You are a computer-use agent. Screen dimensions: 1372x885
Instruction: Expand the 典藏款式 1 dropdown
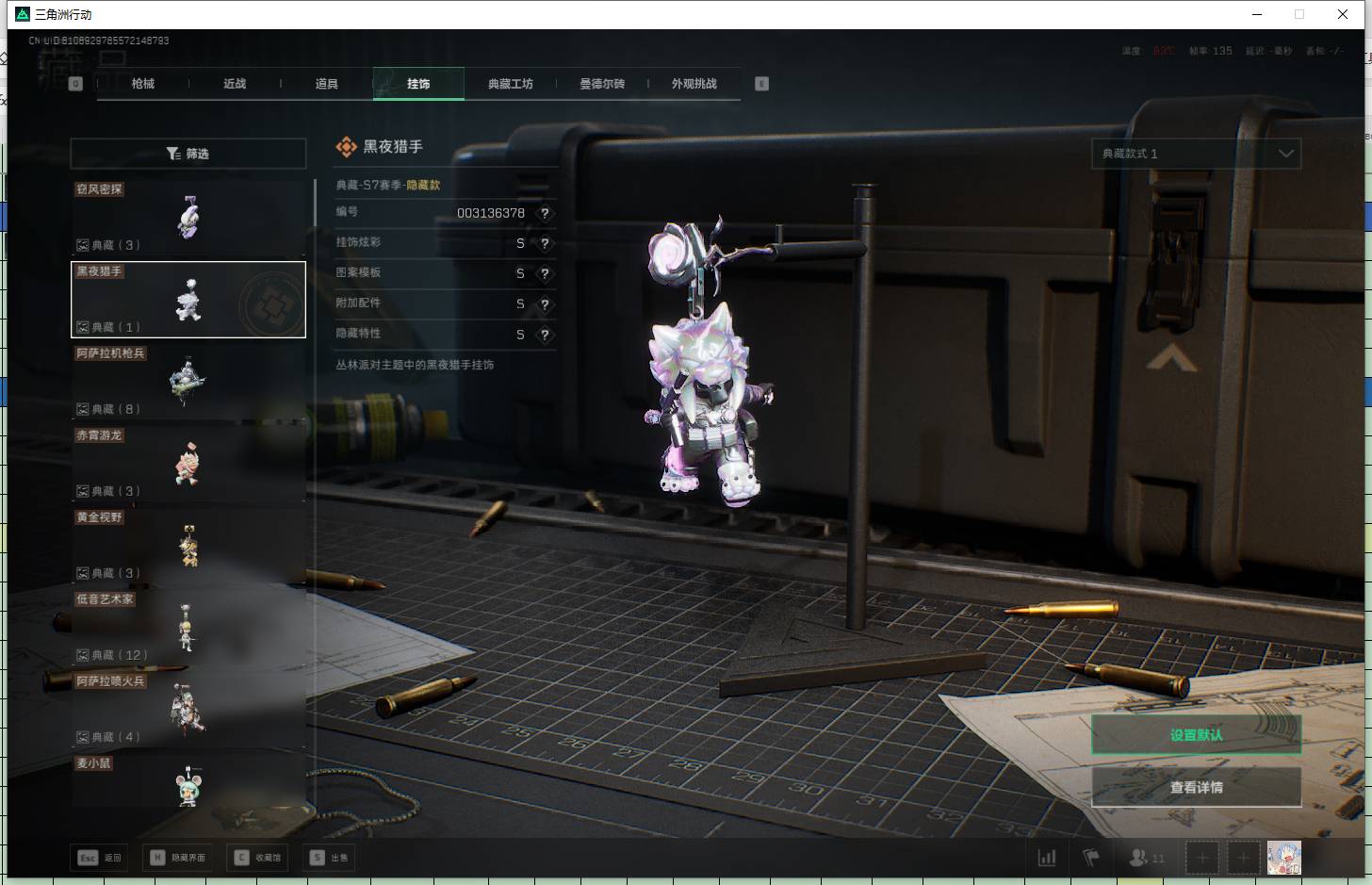pyautogui.click(x=1196, y=154)
